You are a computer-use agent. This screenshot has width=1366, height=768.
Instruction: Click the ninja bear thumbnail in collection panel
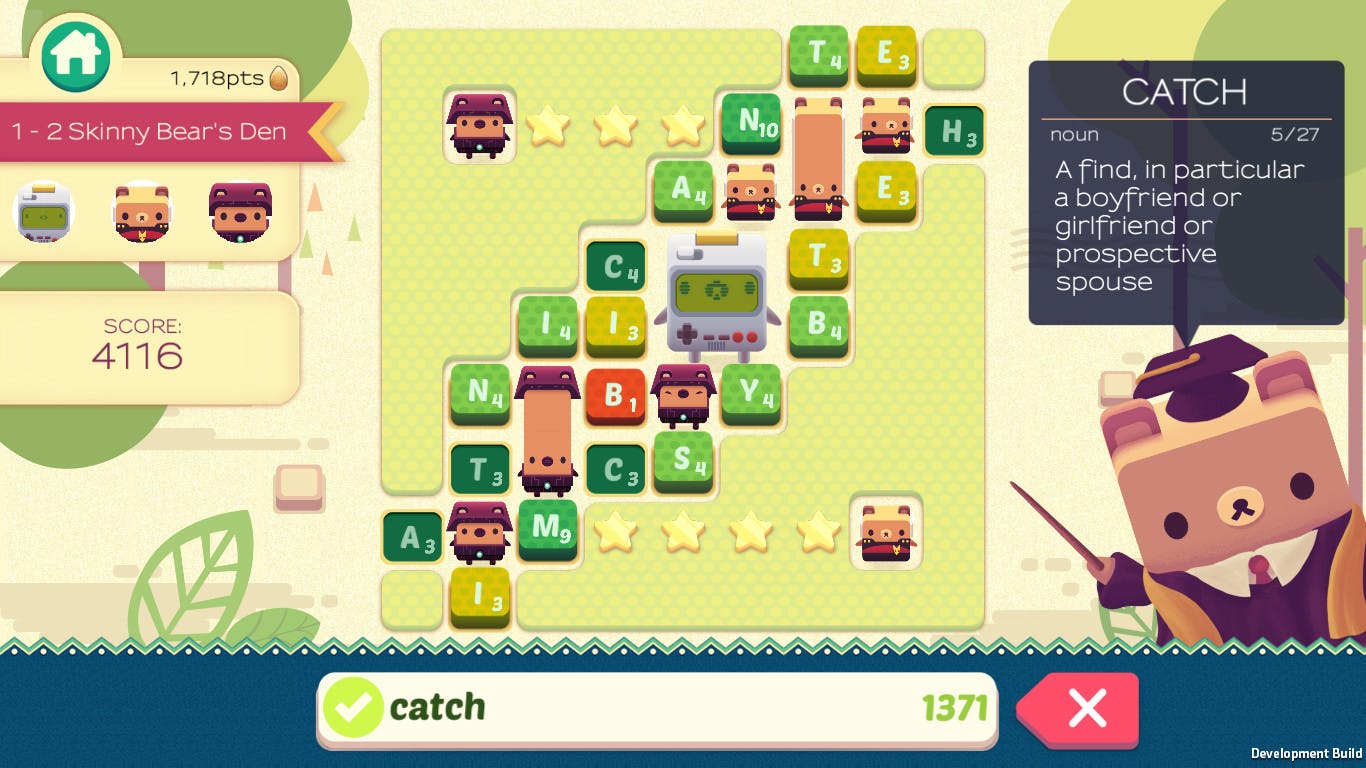[x=240, y=210]
